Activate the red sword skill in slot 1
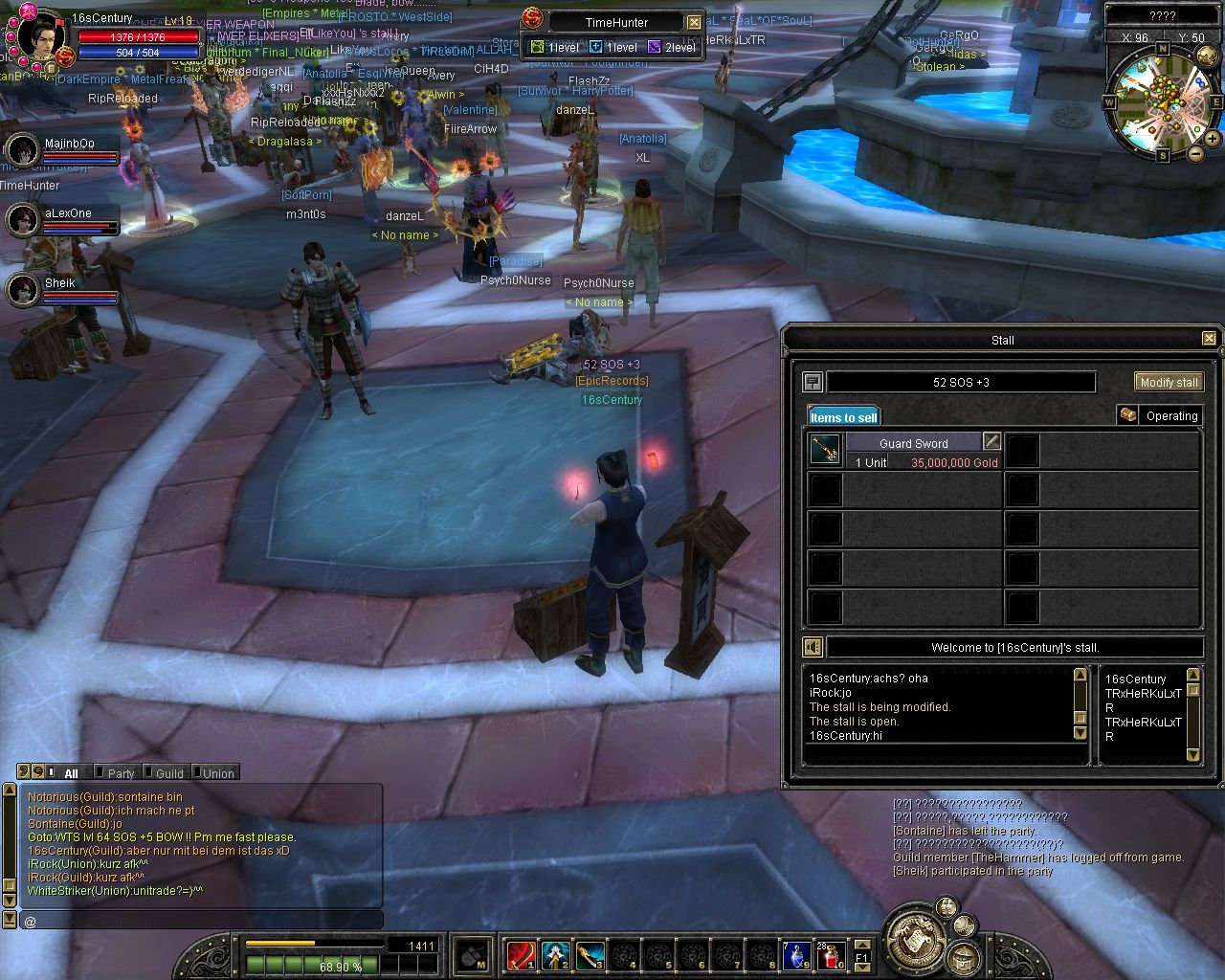The height and width of the screenshot is (980, 1225). click(x=521, y=954)
